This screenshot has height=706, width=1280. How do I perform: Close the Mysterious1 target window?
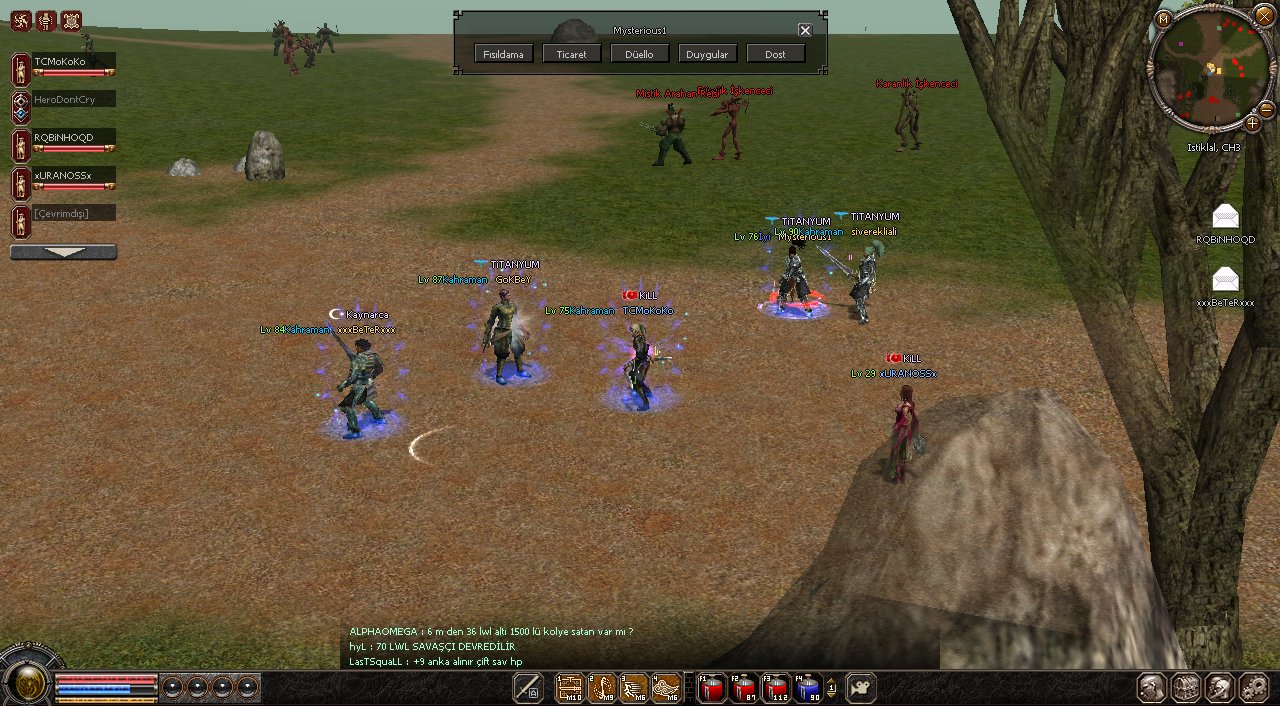(x=805, y=30)
